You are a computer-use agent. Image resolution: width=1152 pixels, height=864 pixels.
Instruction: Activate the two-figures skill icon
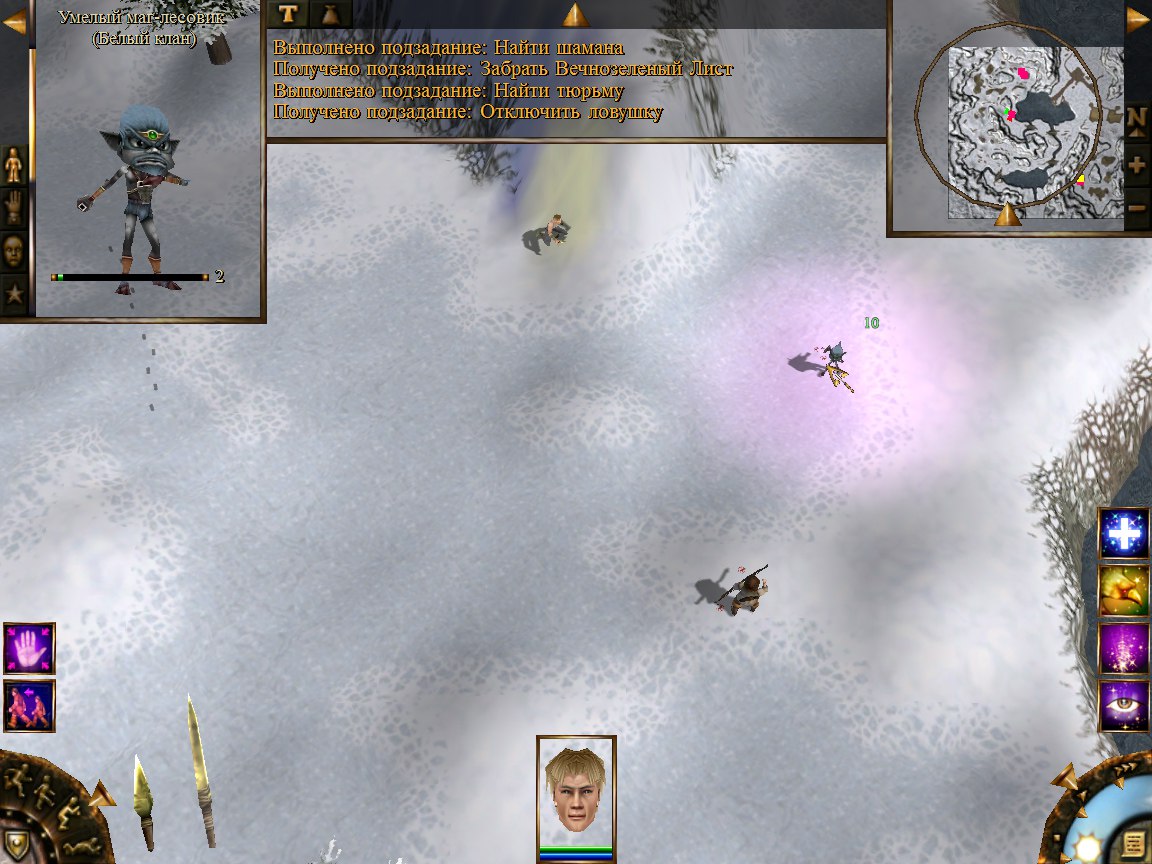click(29, 705)
